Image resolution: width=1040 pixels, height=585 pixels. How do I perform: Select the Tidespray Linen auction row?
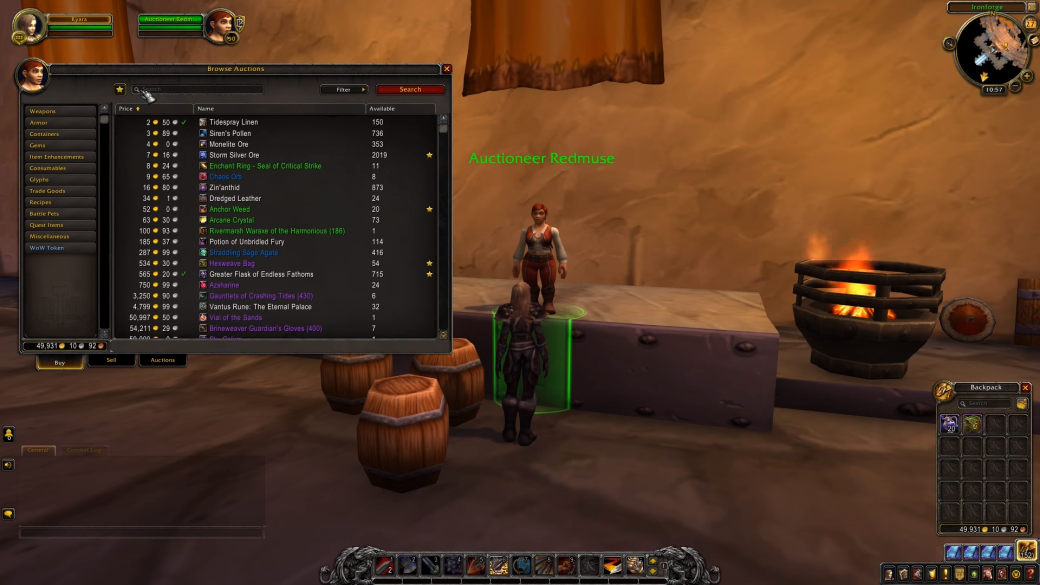point(234,122)
